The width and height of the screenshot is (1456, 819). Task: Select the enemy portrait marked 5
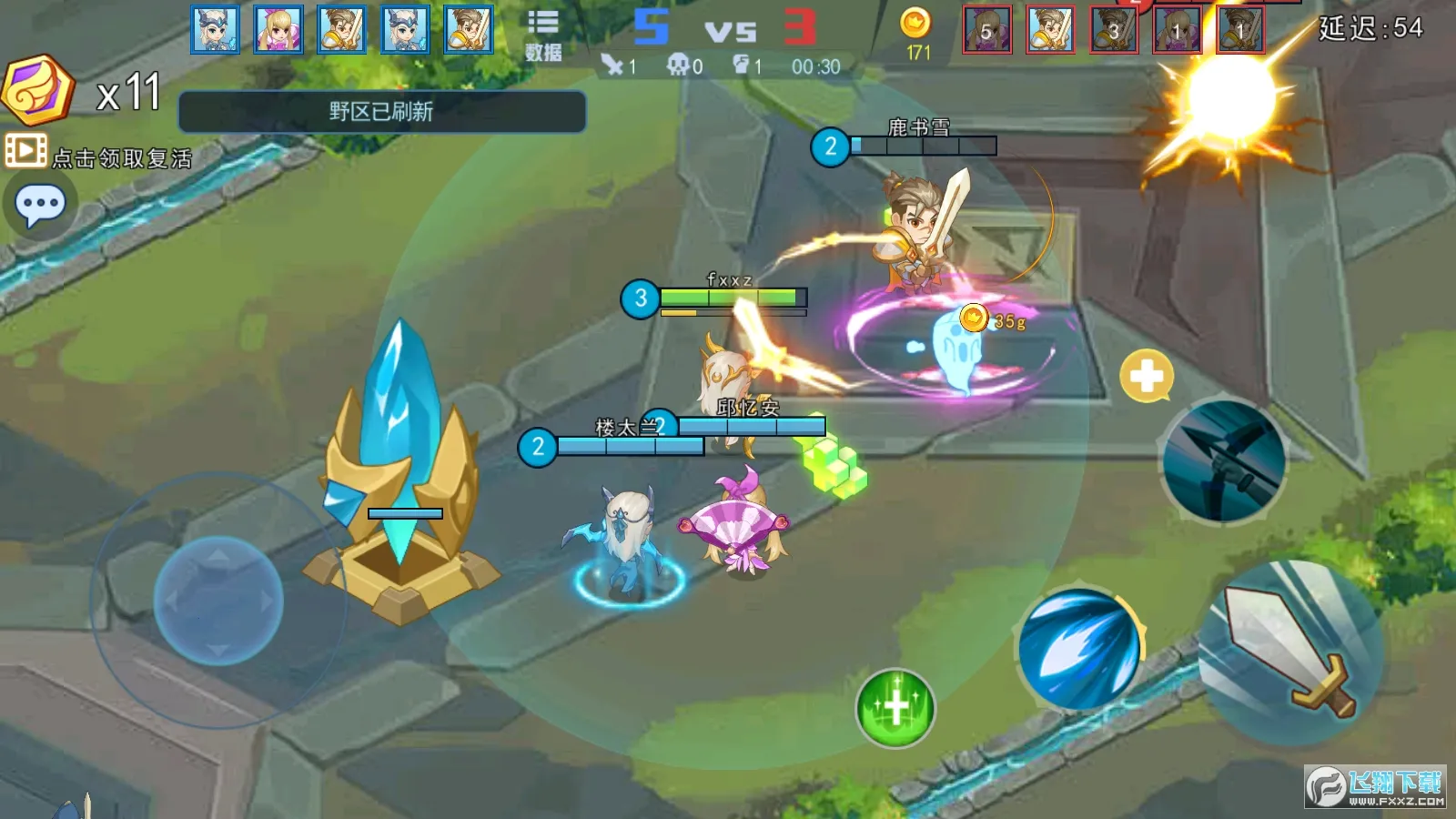coord(987,29)
